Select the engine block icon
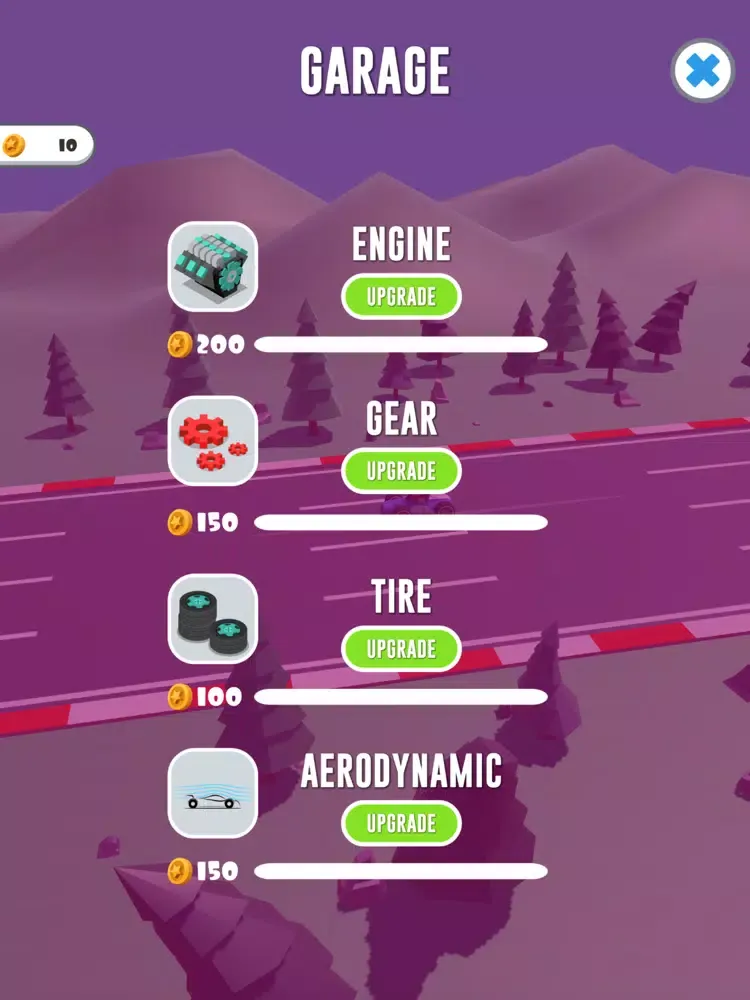Viewport: 750px width, 1000px height. [213, 266]
